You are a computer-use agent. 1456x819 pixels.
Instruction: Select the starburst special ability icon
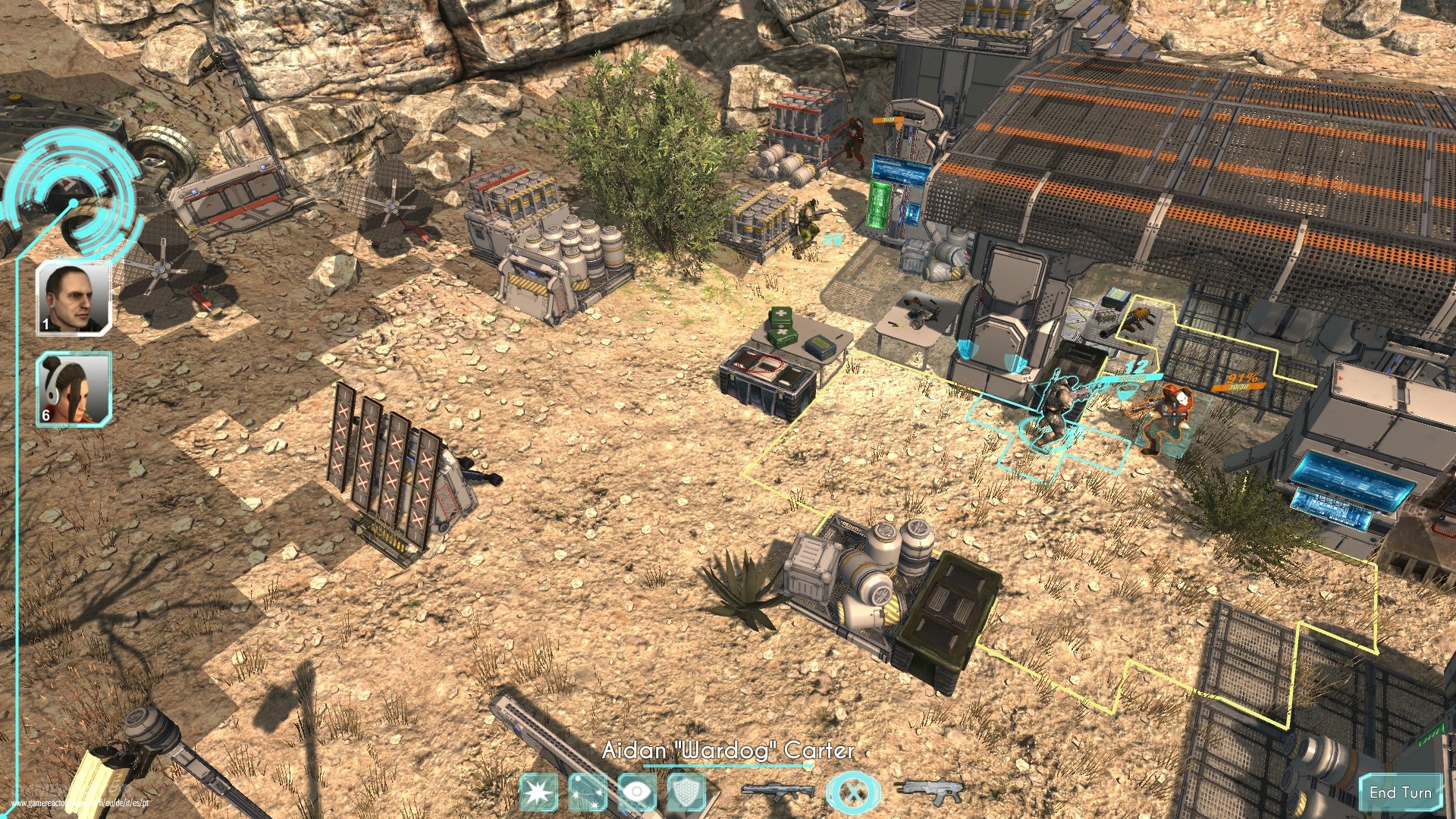coord(538,791)
